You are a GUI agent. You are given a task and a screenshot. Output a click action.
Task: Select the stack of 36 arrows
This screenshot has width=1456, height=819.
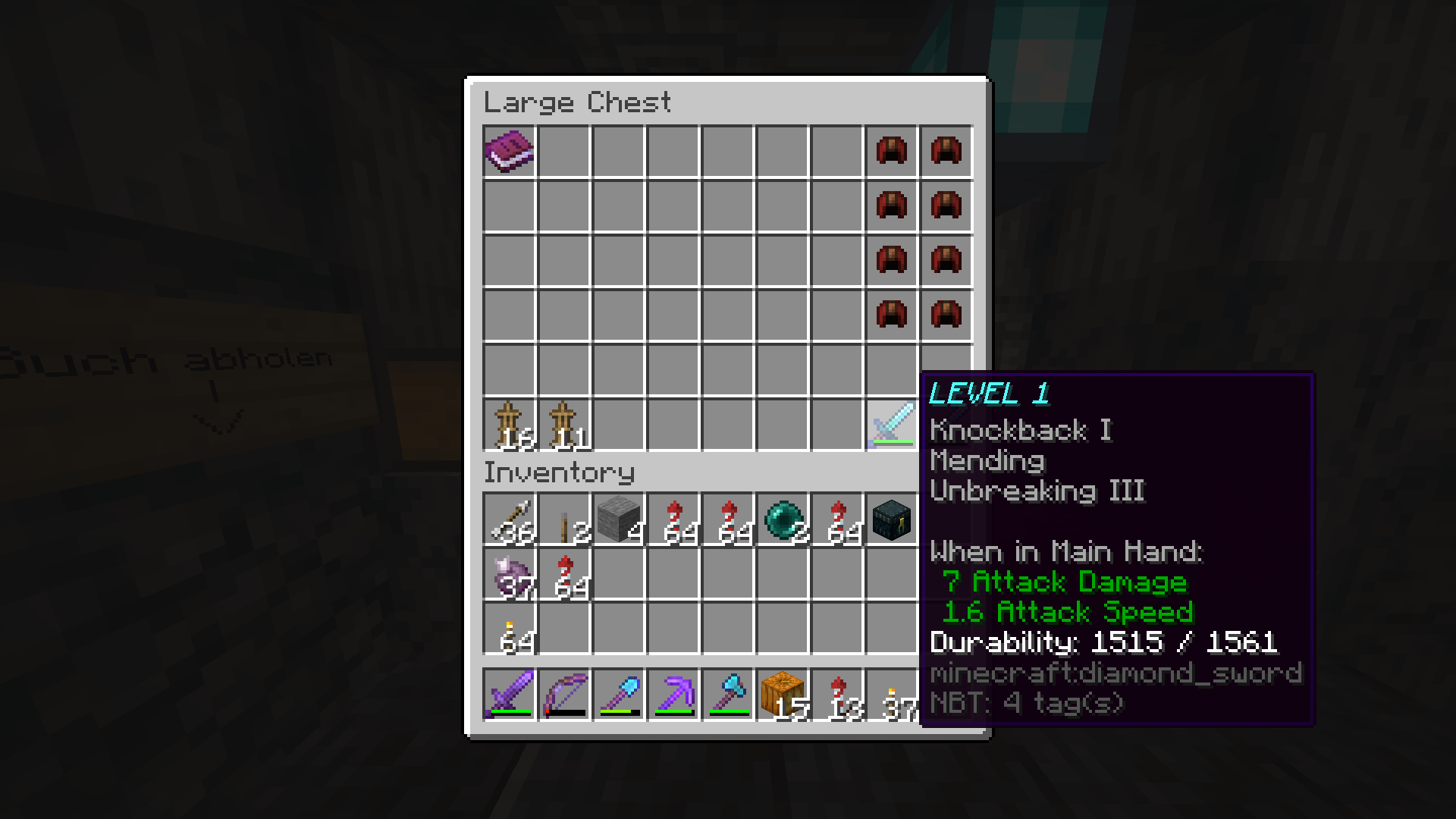(509, 521)
